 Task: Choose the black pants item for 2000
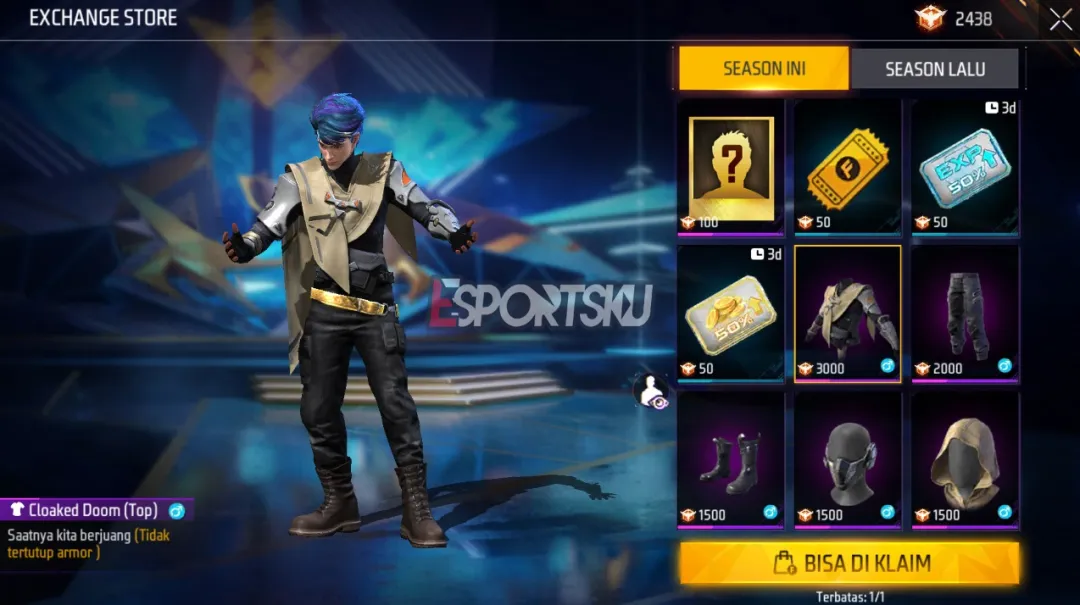(965, 314)
